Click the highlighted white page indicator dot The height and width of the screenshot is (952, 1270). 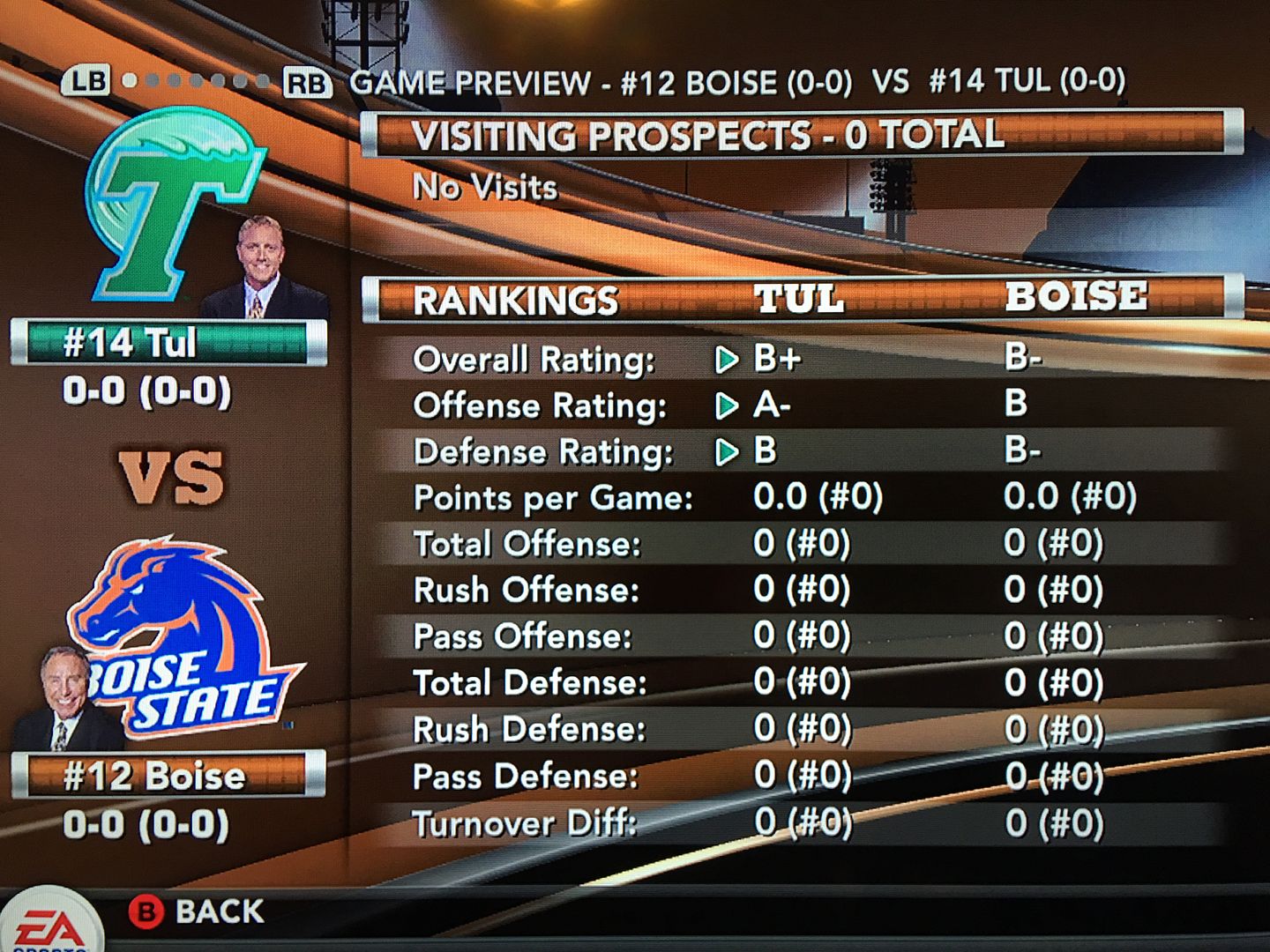[x=130, y=81]
